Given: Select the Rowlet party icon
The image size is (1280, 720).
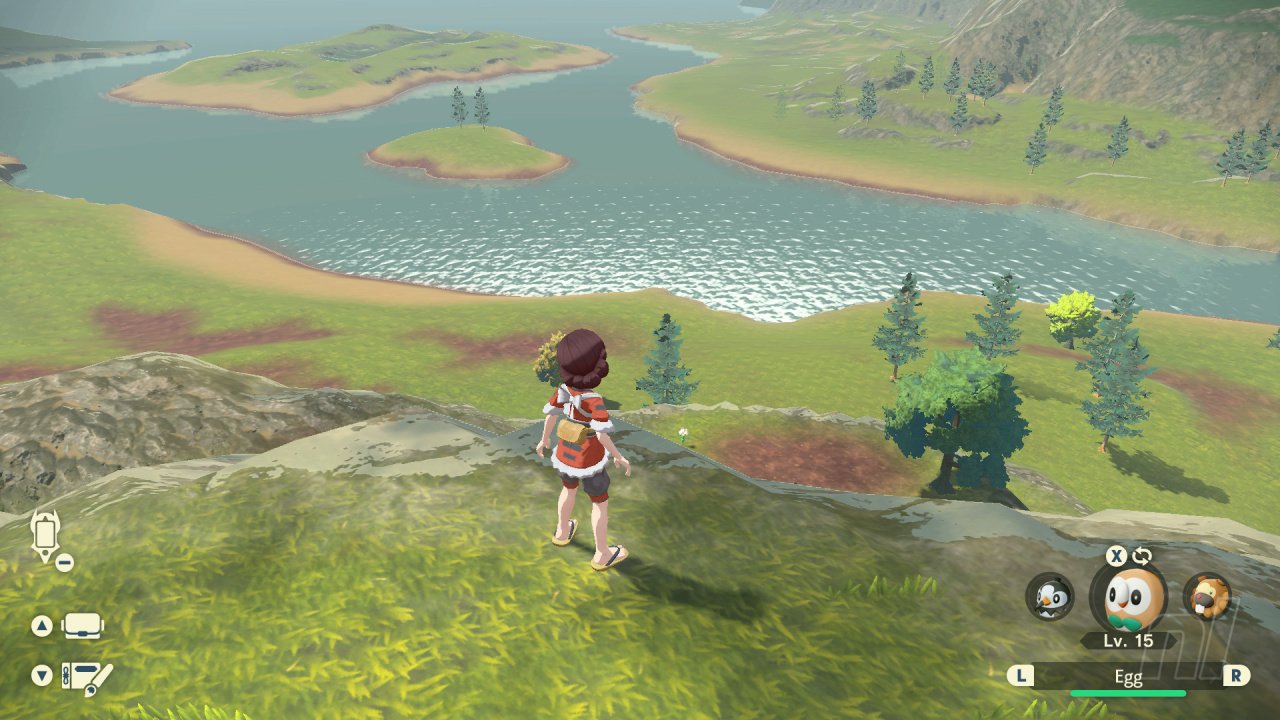Looking at the screenshot, I should [x=1128, y=597].
